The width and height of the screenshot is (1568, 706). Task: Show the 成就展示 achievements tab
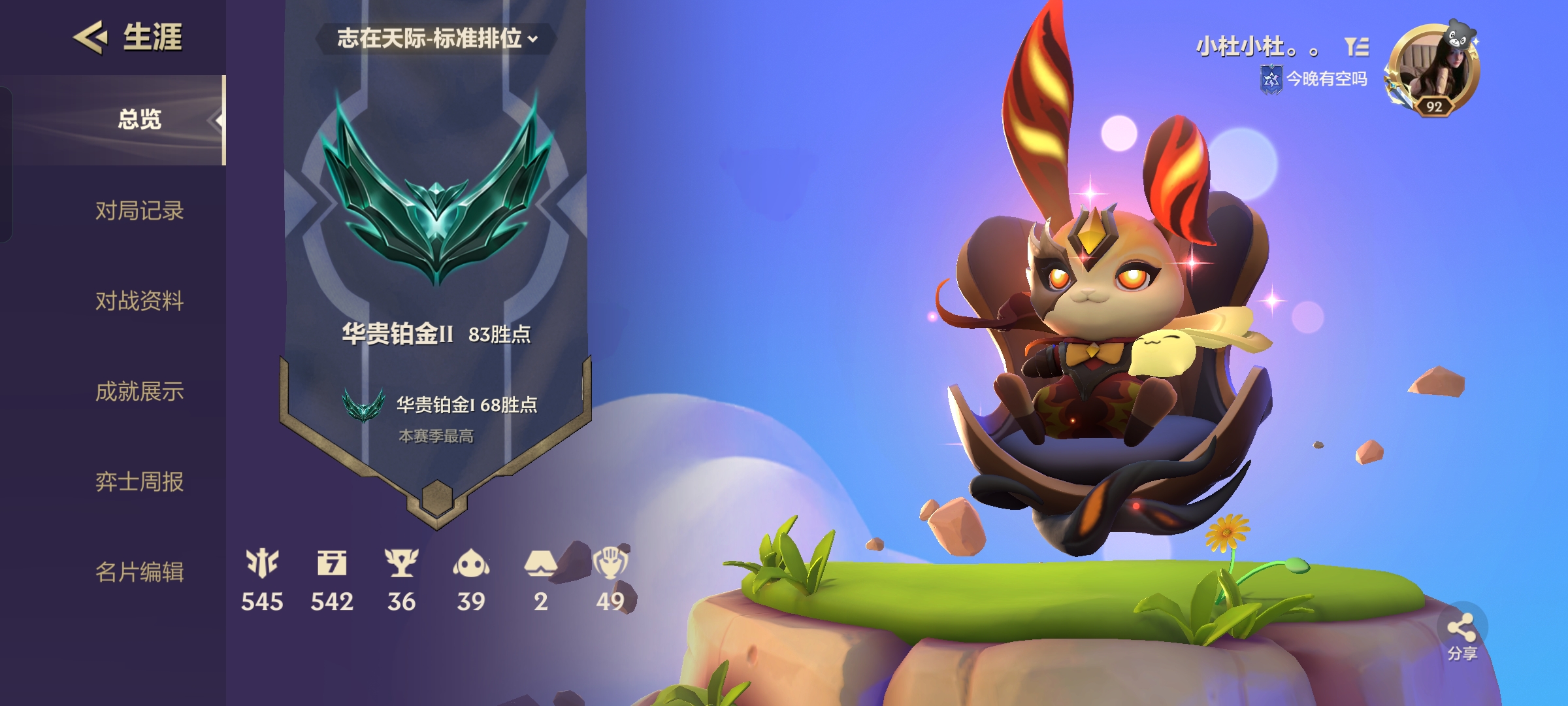(x=139, y=392)
